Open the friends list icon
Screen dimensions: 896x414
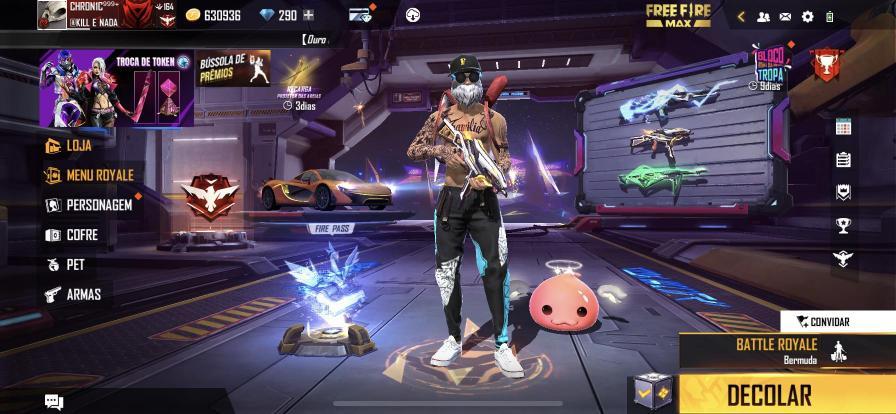(764, 16)
